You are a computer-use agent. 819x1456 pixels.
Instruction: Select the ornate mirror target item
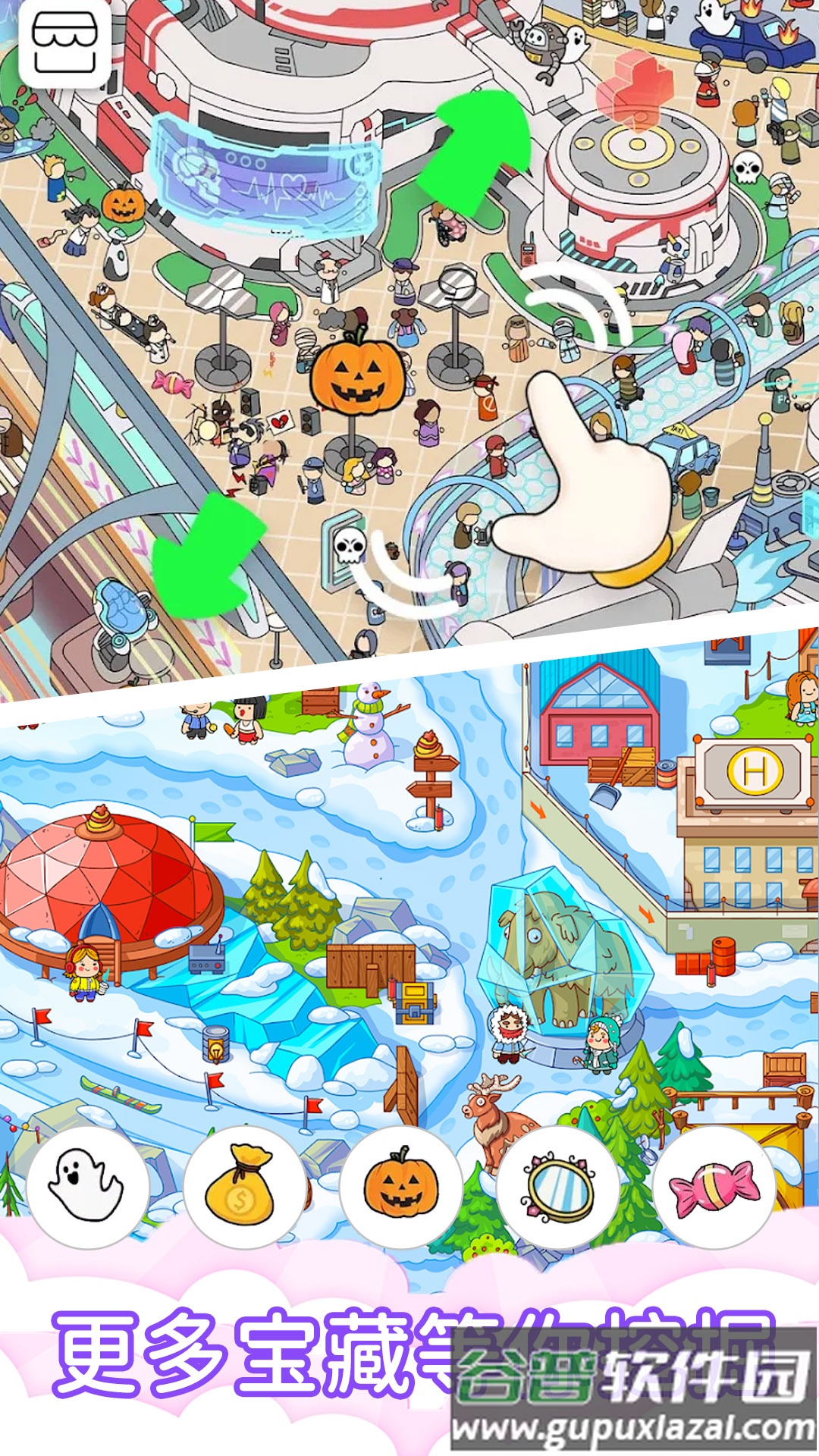click(557, 1187)
